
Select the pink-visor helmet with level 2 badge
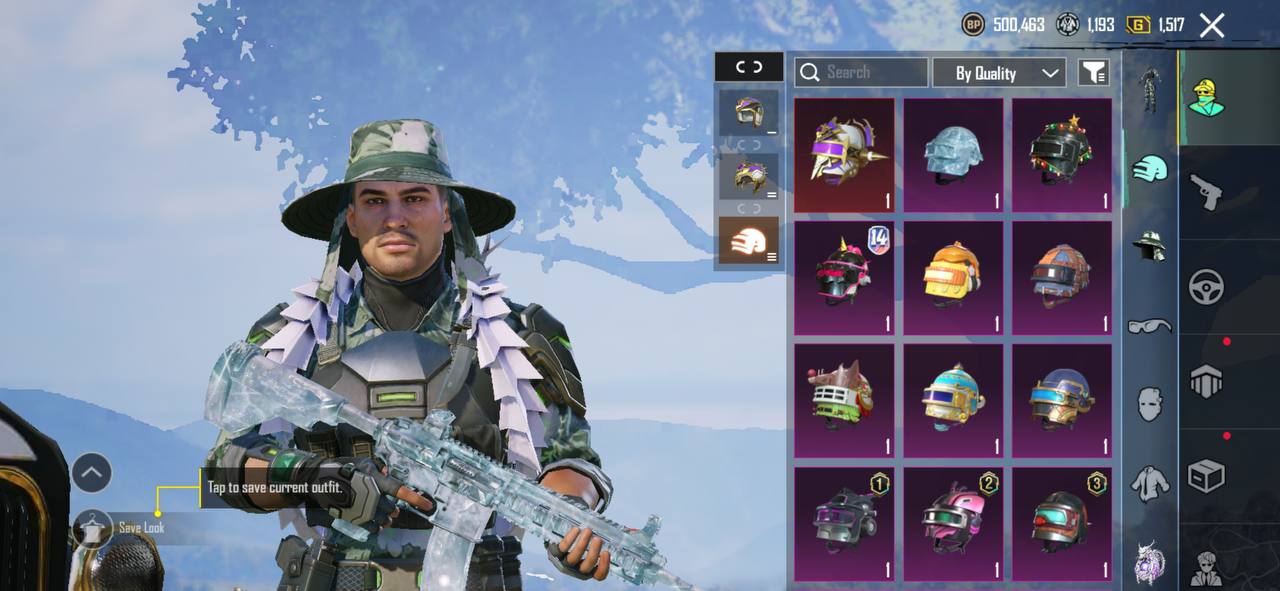(x=953, y=523)
